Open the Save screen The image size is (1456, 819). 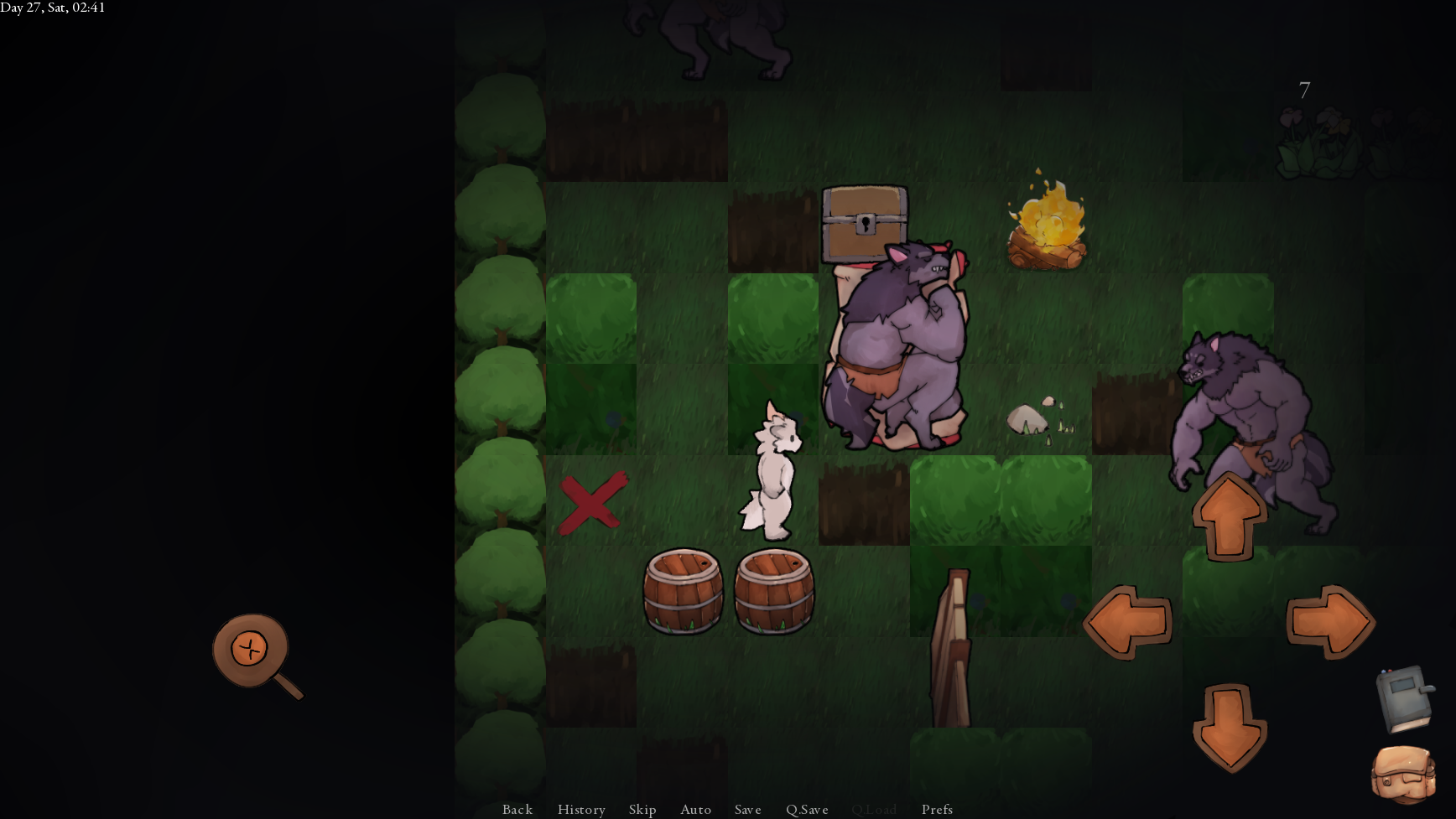pos(748,809)
